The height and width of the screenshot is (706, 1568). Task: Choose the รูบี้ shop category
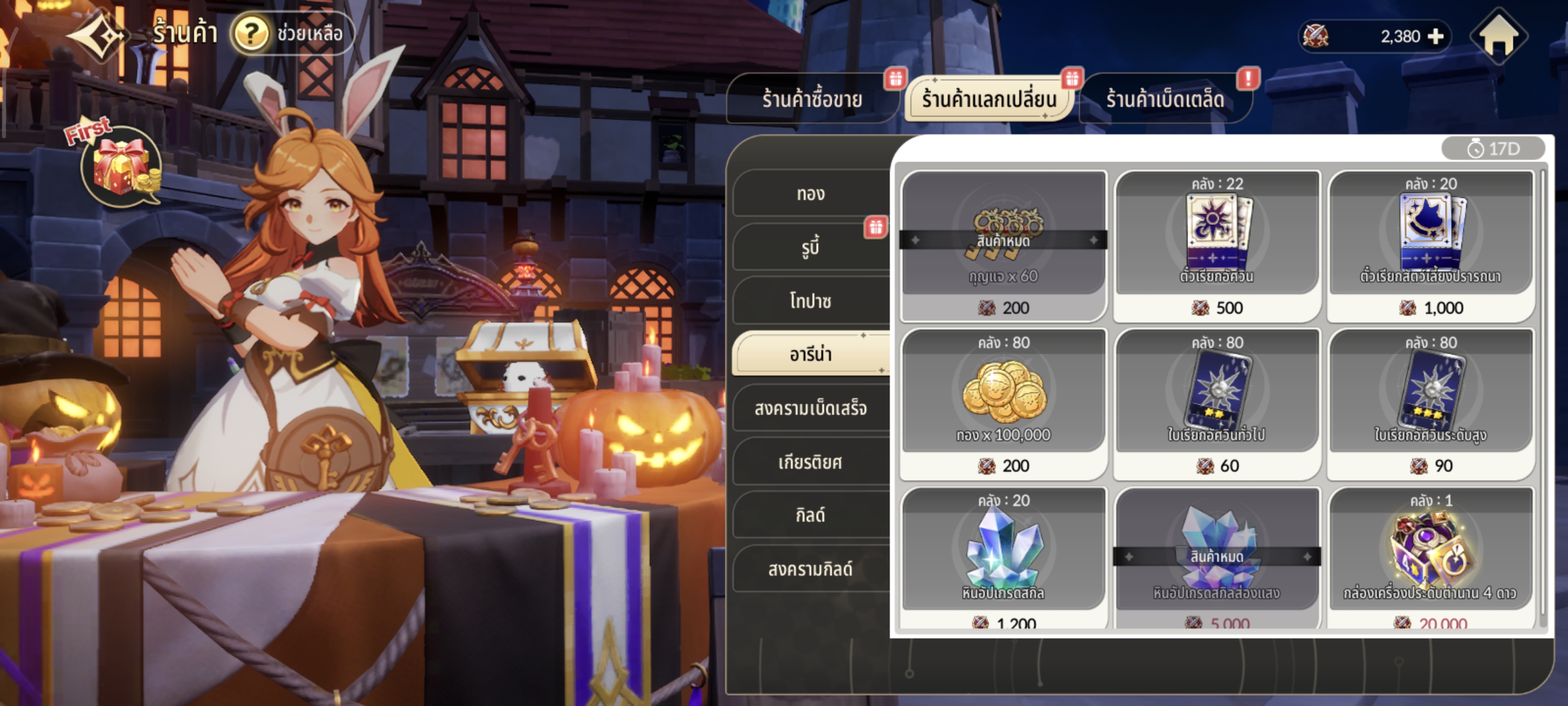(811, 247)
